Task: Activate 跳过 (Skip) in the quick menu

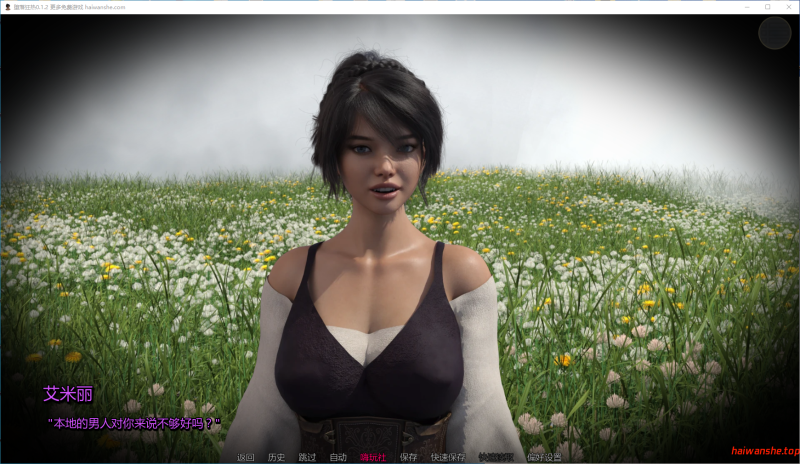Action: point(307,457)
